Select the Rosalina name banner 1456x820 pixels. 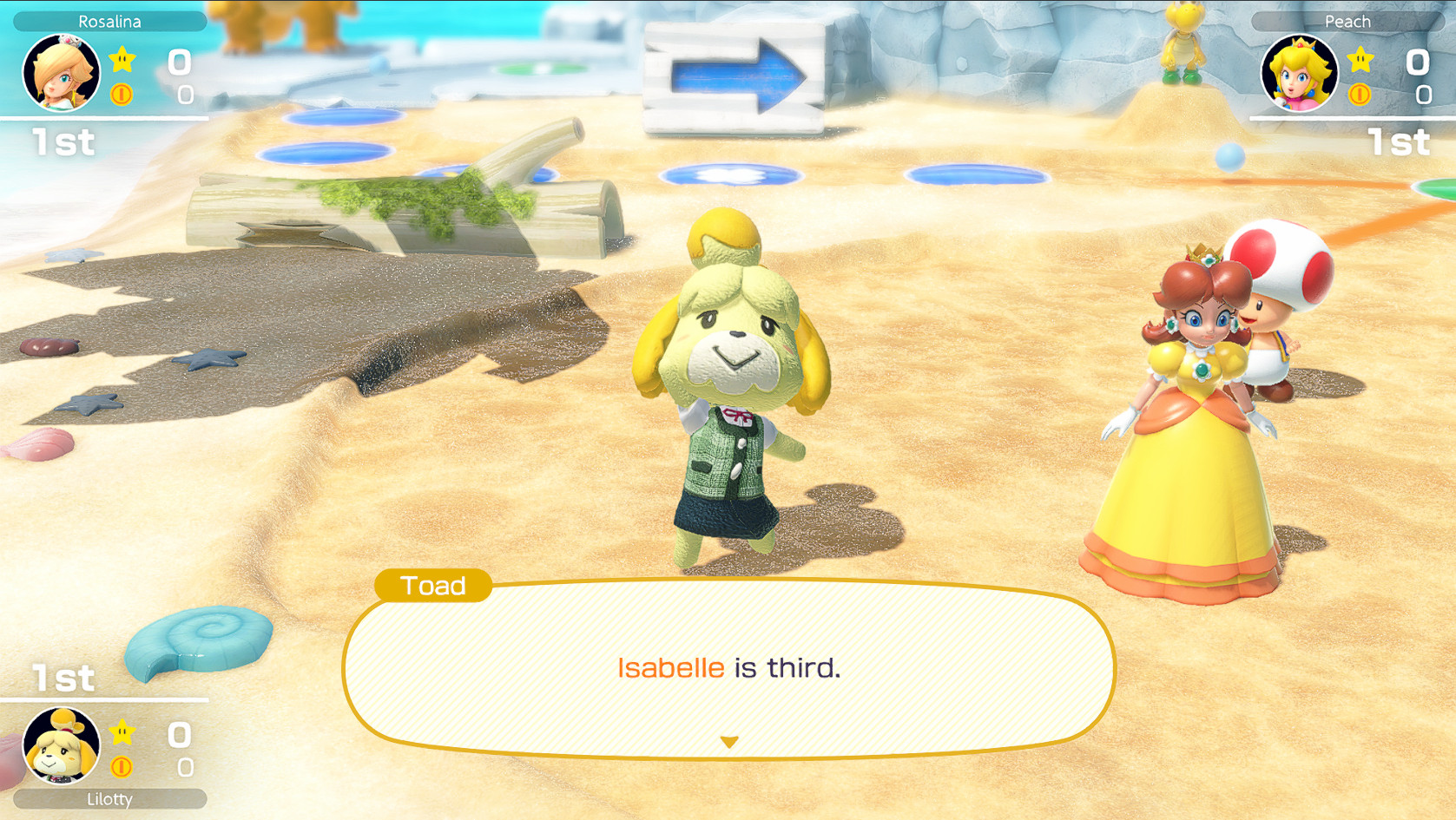point(109,21)
